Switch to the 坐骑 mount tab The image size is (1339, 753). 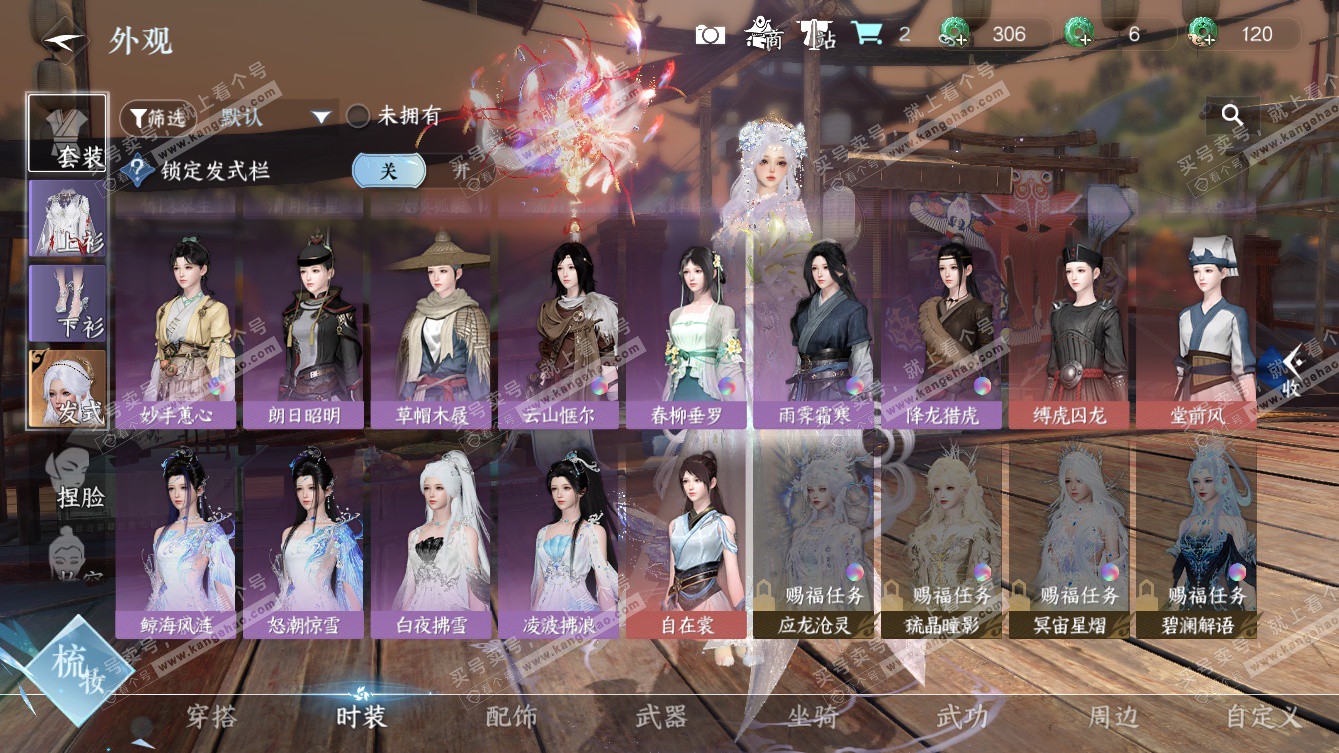[x=811, y=716]
